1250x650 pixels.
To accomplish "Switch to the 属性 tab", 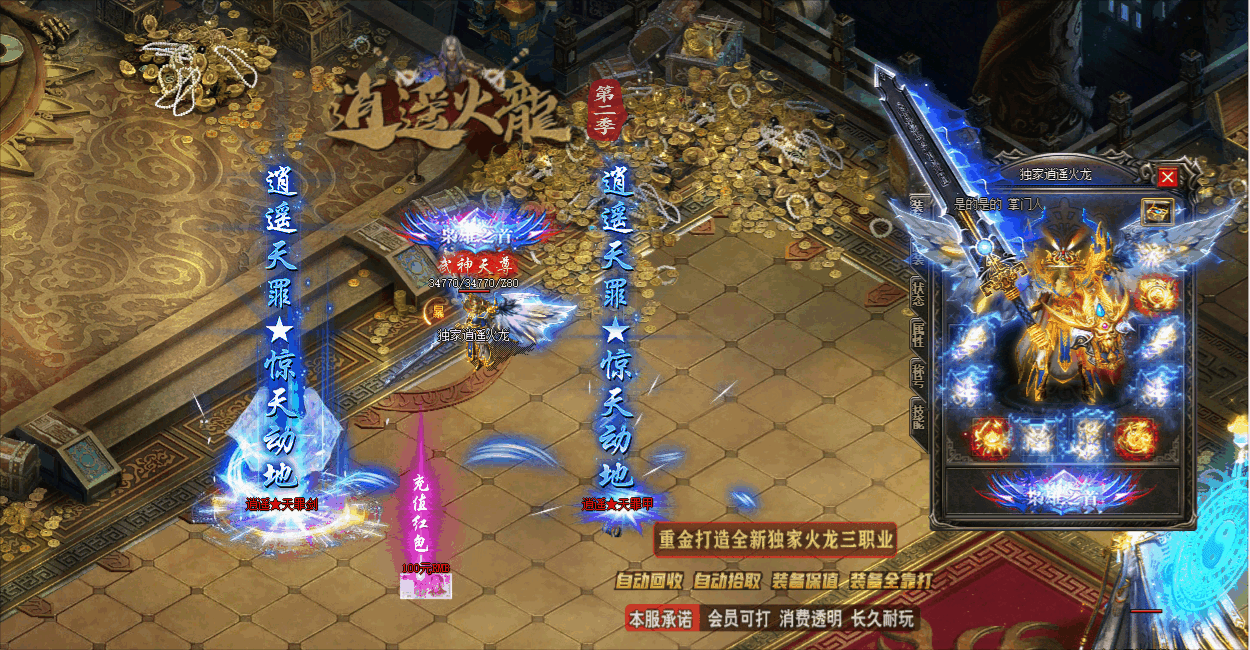I will coord(917,334).
